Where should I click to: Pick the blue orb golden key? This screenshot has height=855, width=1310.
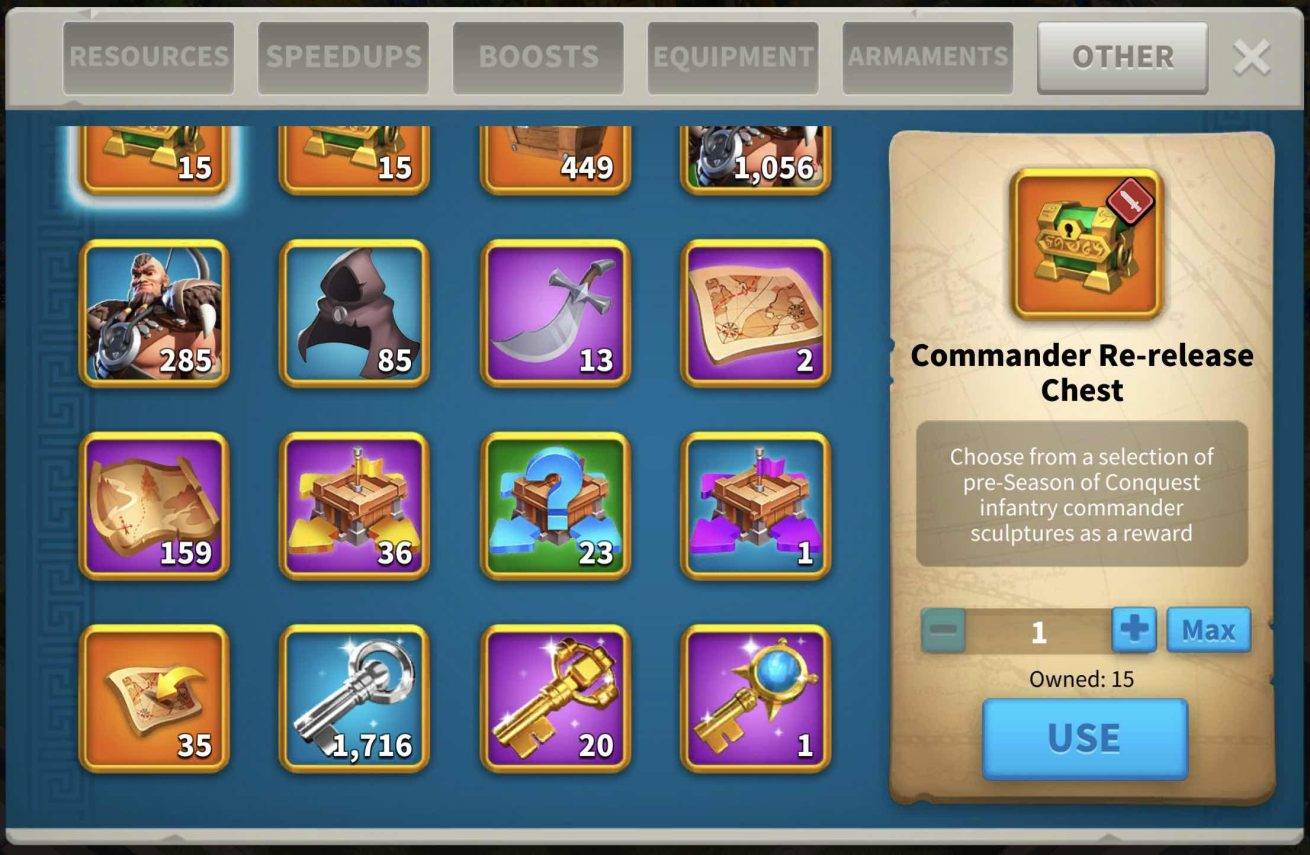pos(756,698)
